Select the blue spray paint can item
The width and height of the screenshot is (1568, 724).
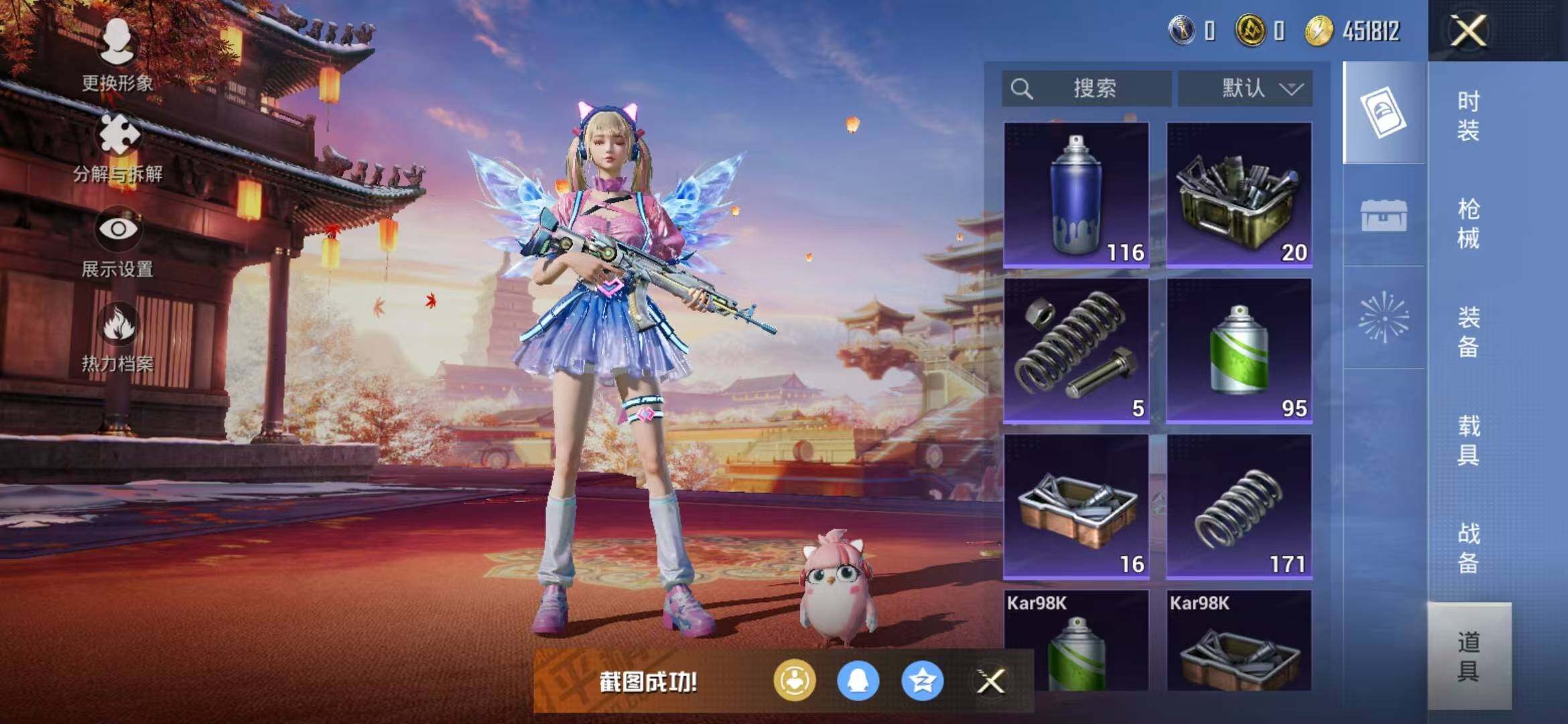1076,195
